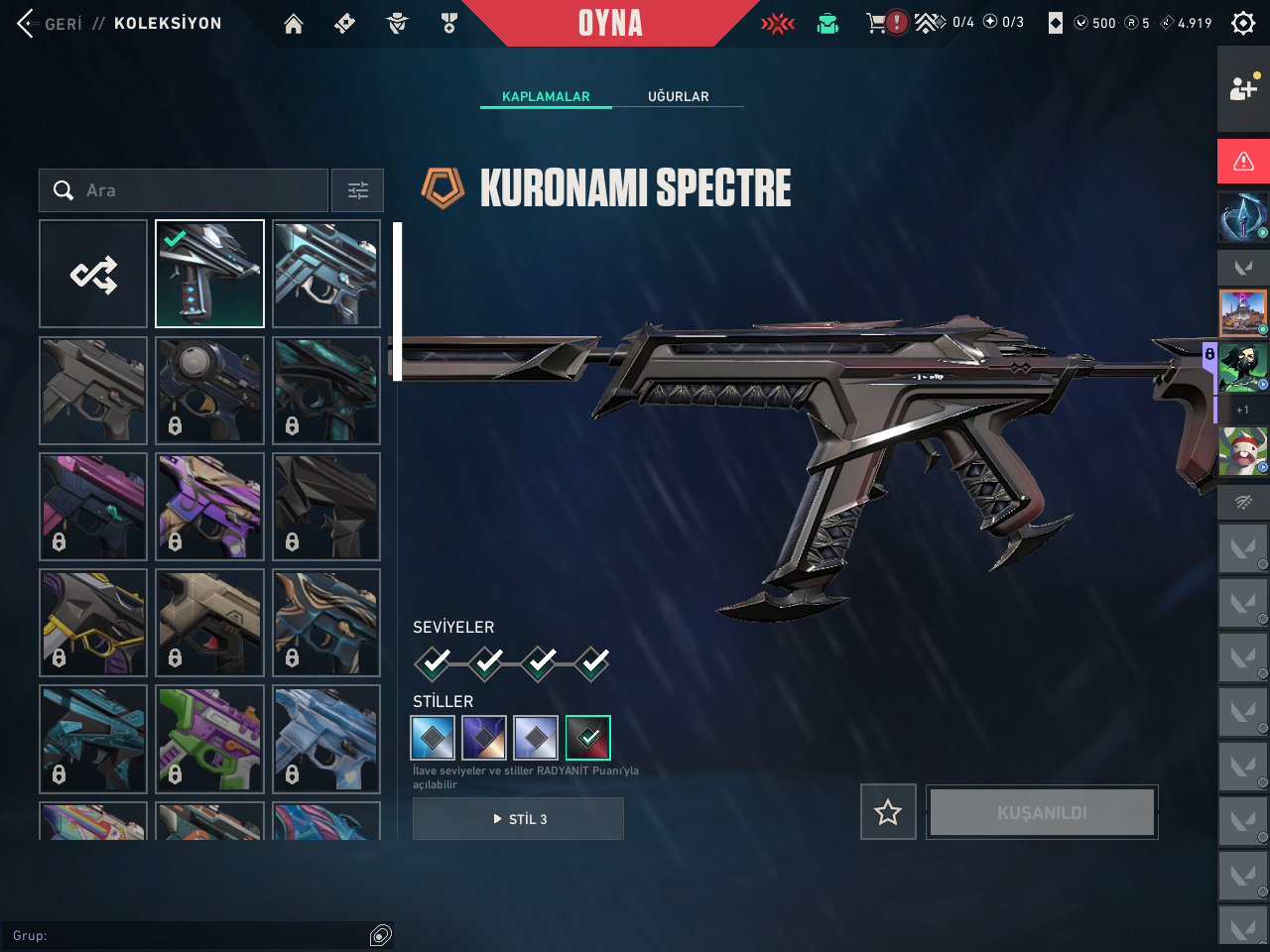Image resolution: width=1270 pixels, height=952 pixels.
Task: Open the home icon in top bar
Action: [294, 24]
